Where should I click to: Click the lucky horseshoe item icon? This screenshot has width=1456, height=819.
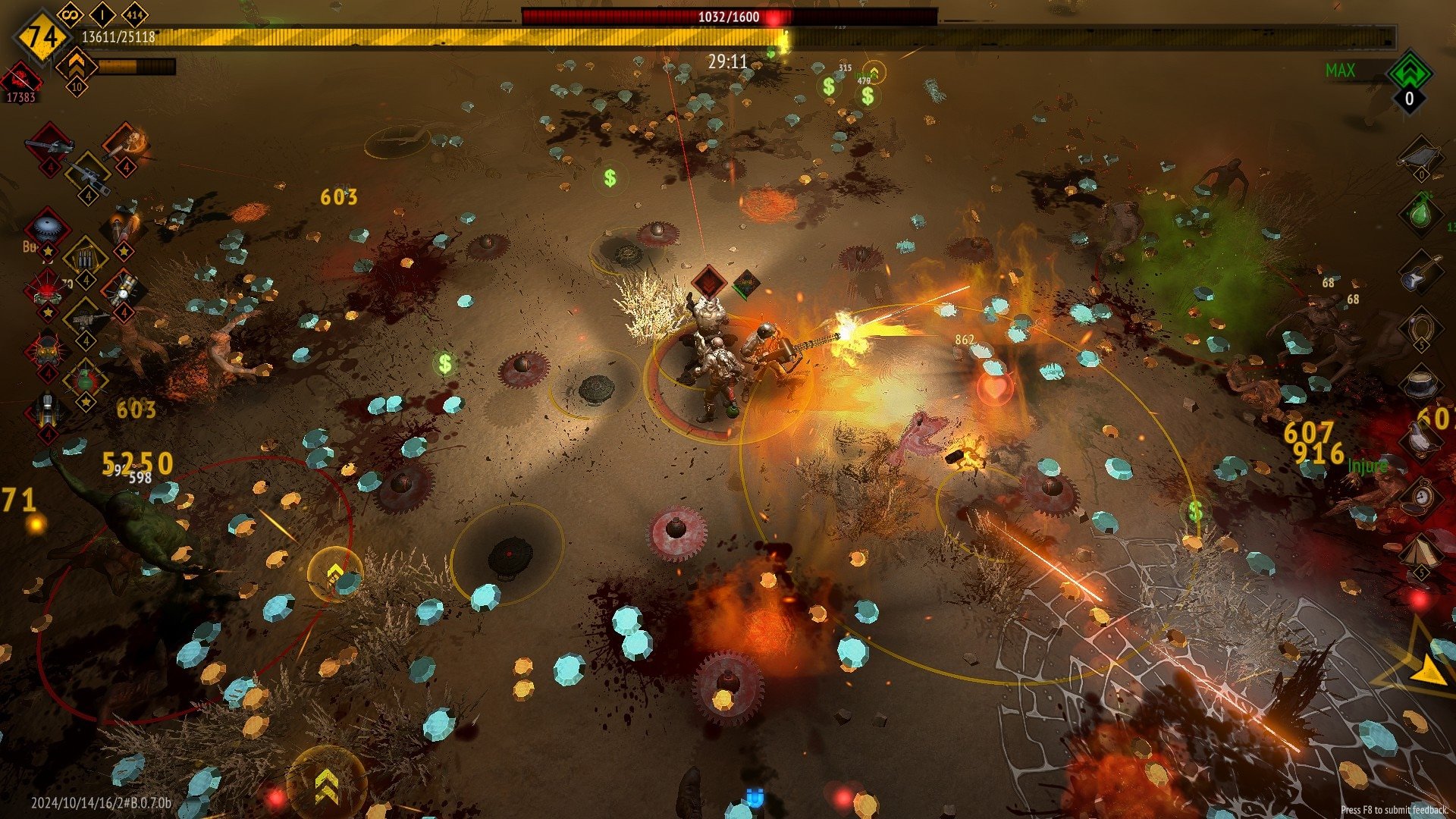1420,328
